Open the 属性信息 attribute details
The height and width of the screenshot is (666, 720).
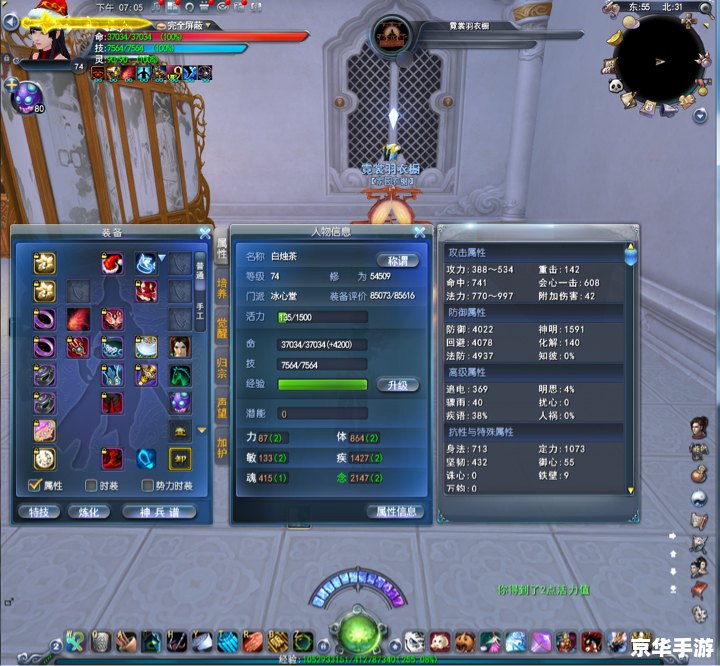(x=394, y=511)
